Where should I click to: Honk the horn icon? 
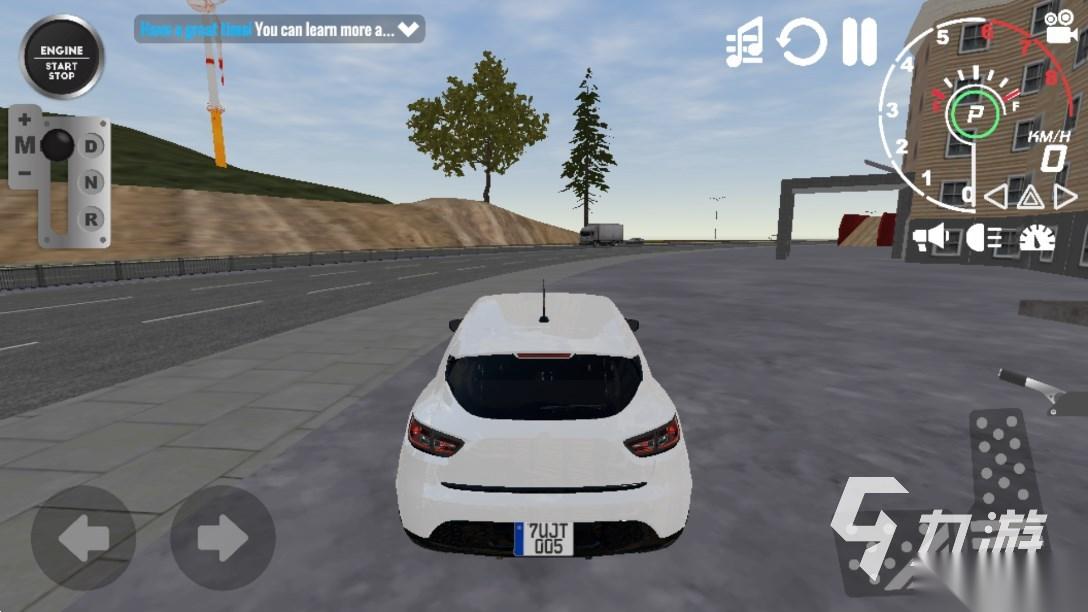pos(930,237)
